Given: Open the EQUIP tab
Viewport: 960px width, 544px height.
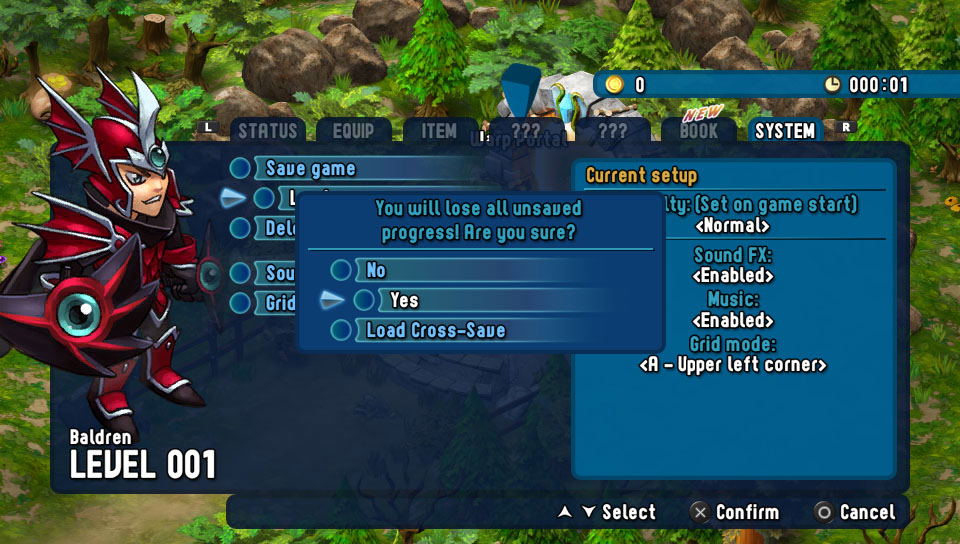Looking at the screenshot, I should pyautogui.click(x=353, y=131).
